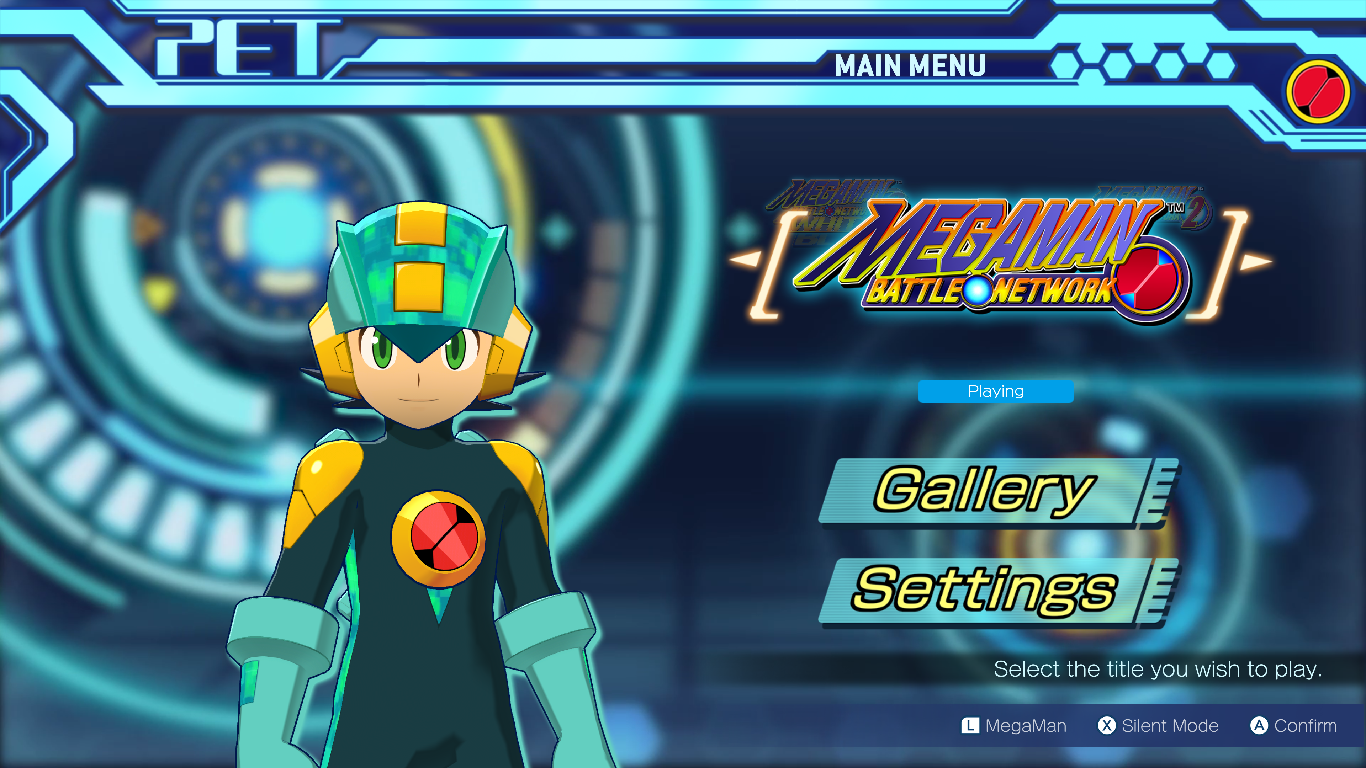Enable Silent Mode
The height and width of the screenshot is (768, 1366).
(x=1158, y=726)
